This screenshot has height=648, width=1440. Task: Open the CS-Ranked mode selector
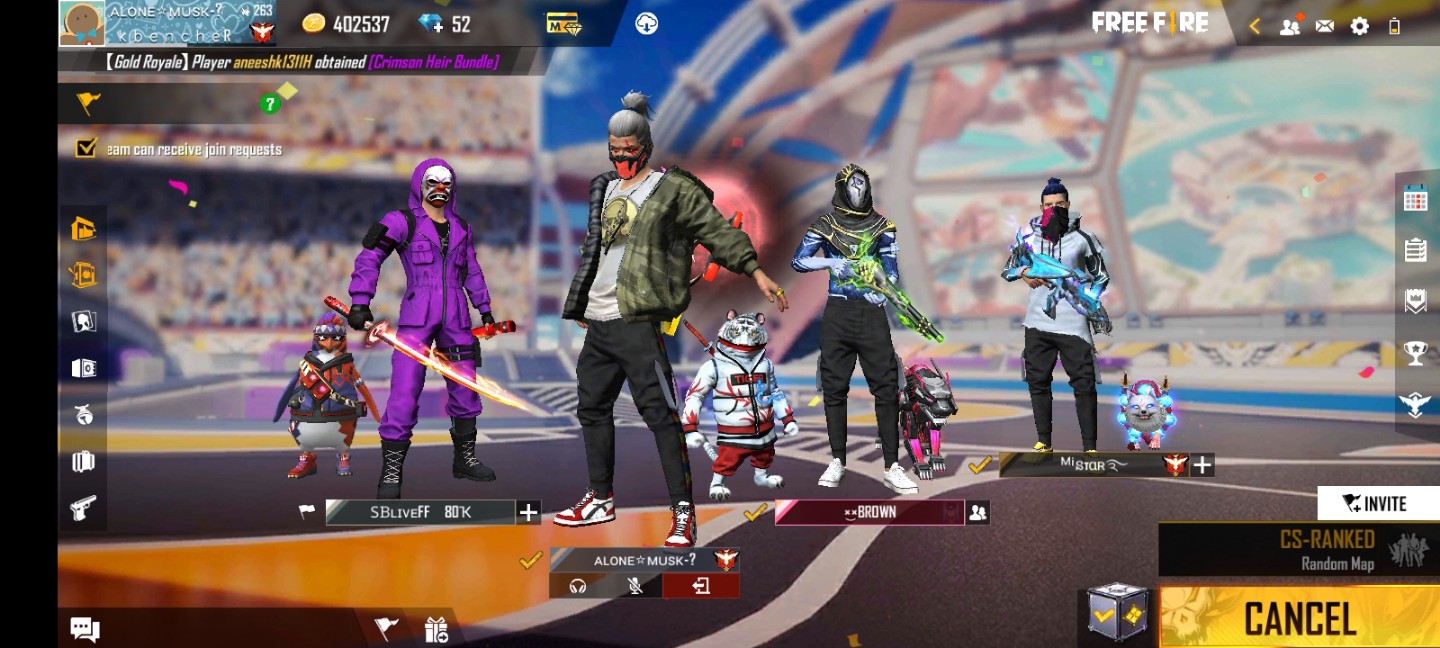click(1298, 549)
